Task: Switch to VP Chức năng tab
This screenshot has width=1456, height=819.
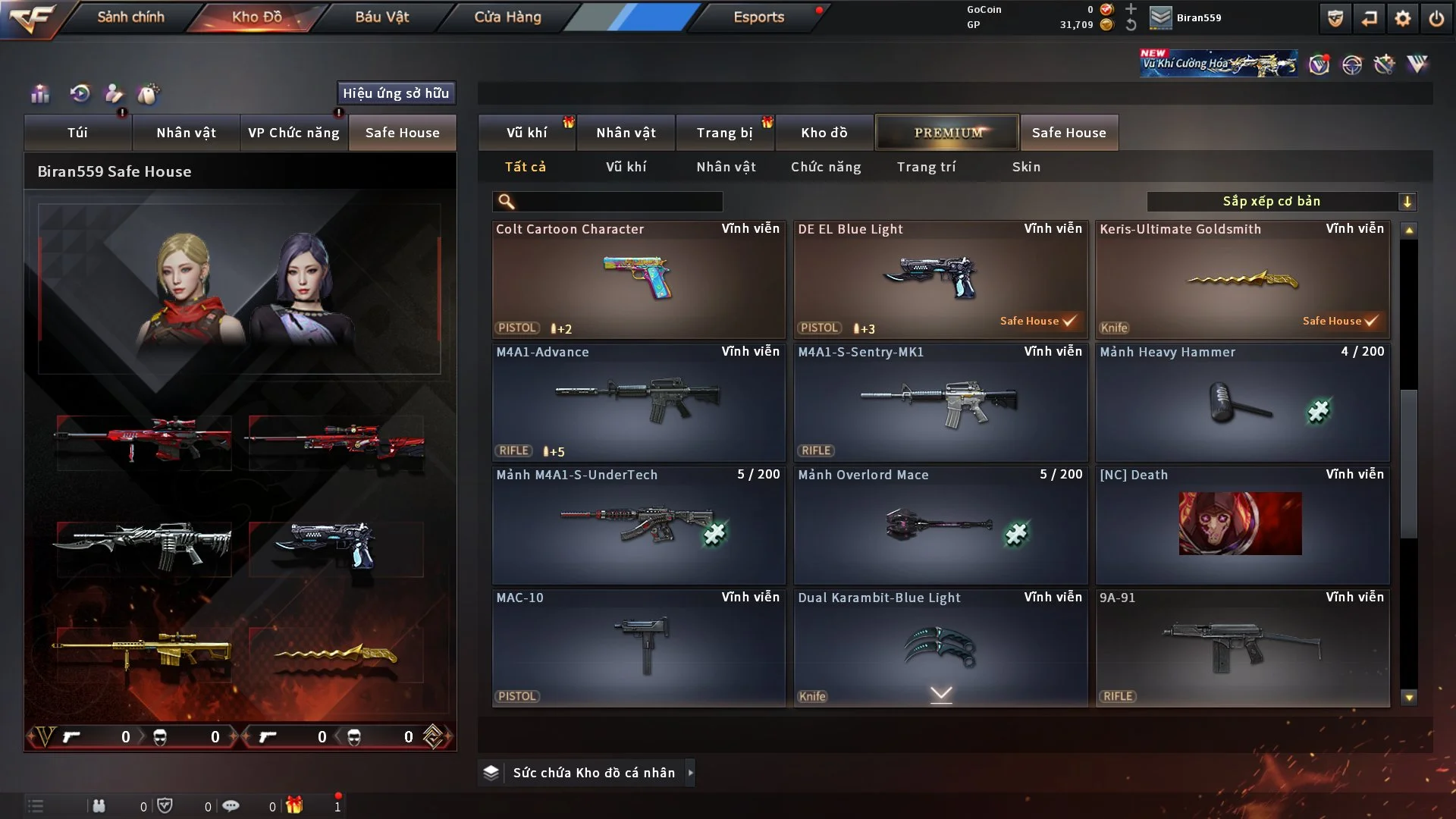Action: pyautogui.click(x=293, y=133)
